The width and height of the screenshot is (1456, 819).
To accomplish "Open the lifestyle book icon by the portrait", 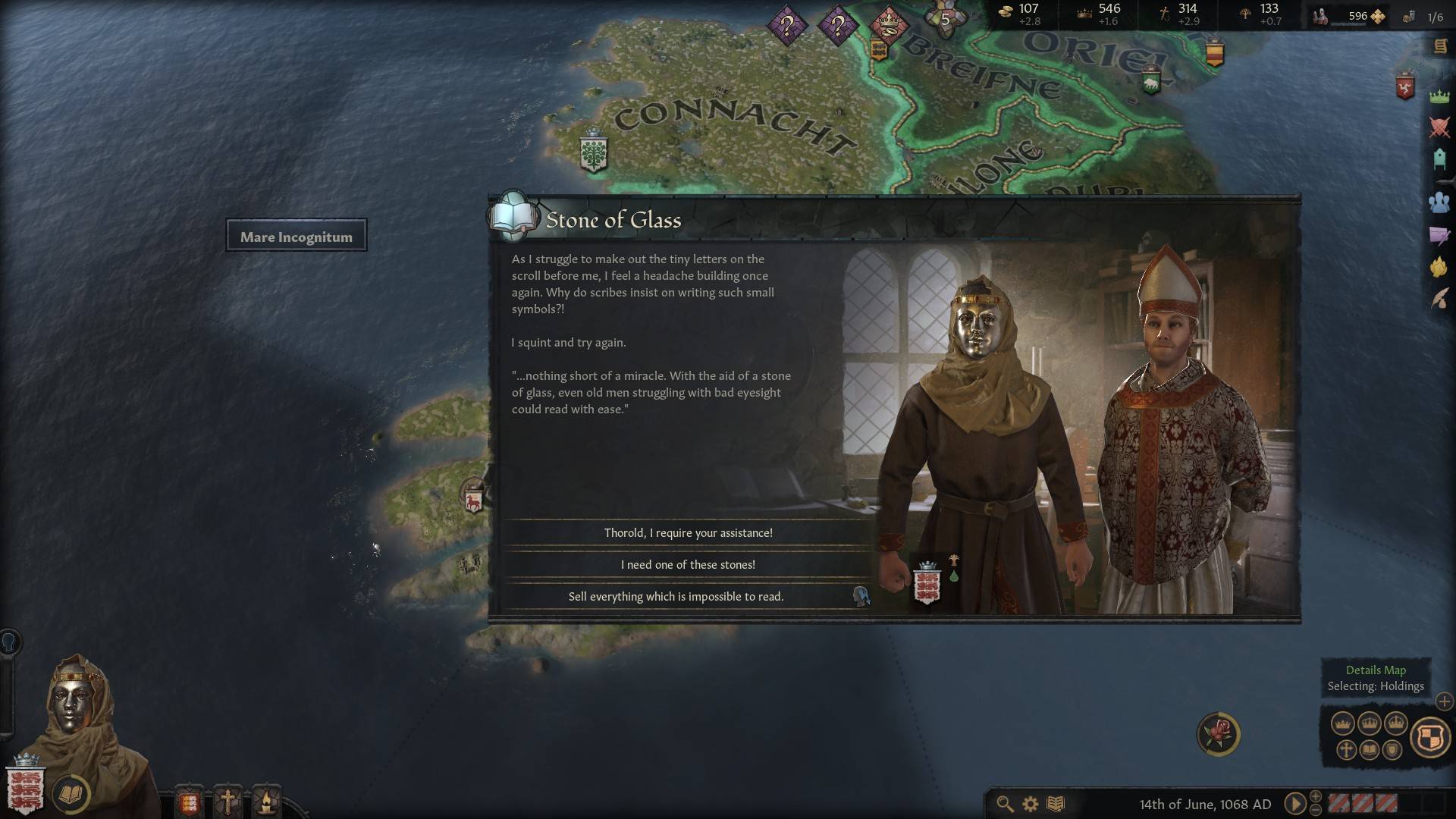I will point(71,794).
